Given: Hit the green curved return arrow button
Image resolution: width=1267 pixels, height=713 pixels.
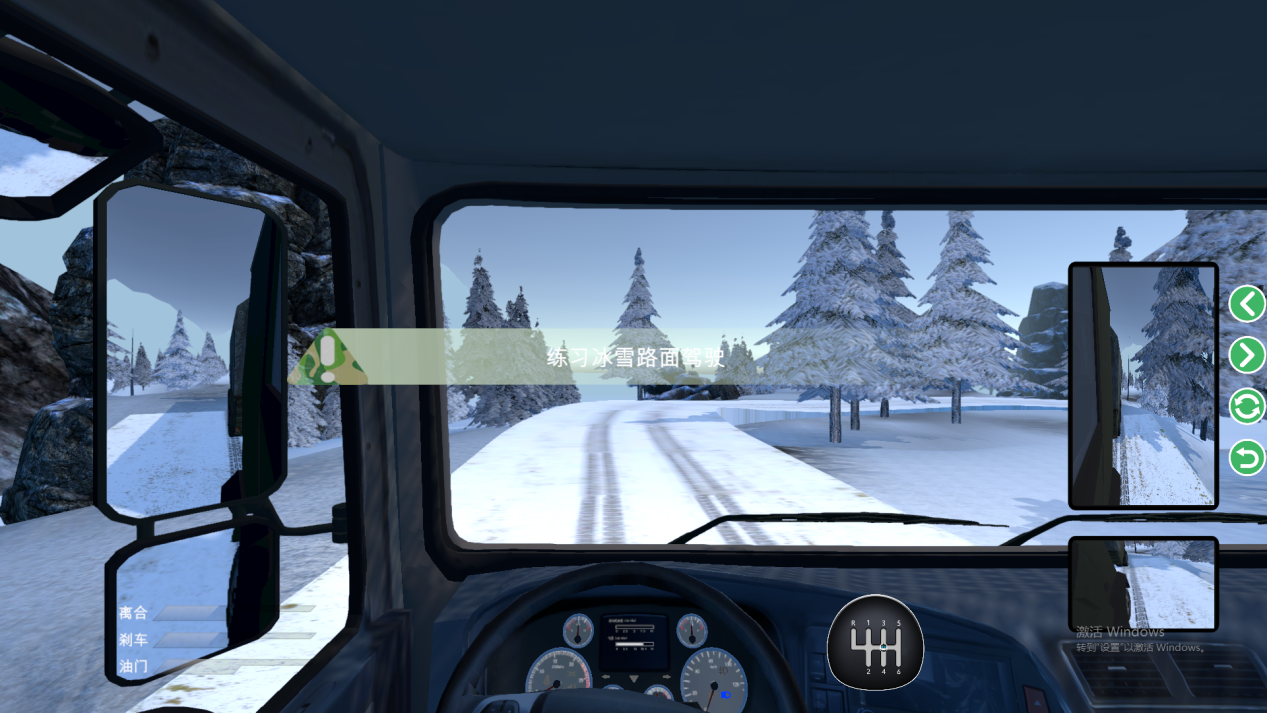Looking at the screenshot, I should click(1247, 459).
